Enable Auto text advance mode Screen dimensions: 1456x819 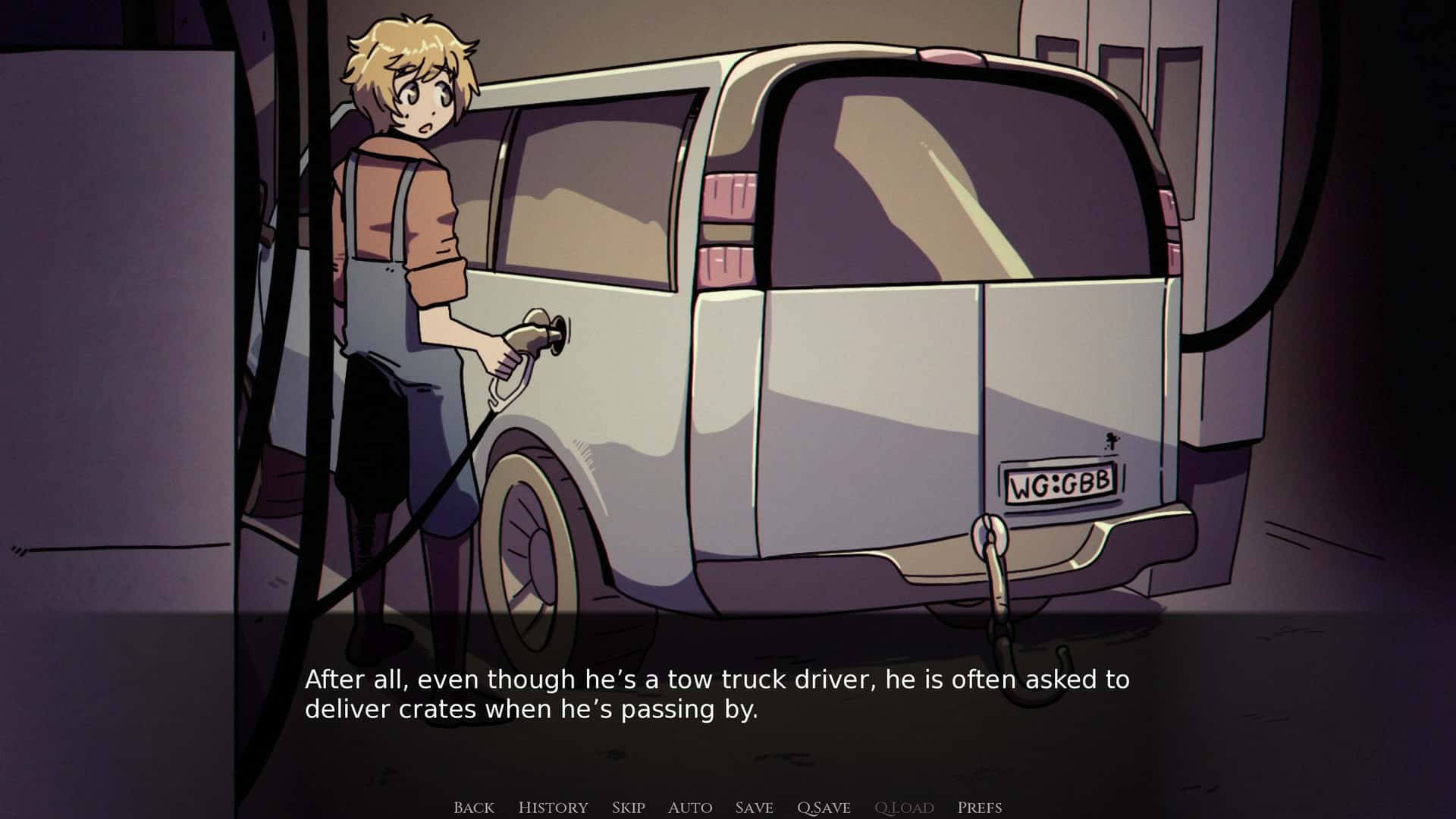tap(690, 808)
